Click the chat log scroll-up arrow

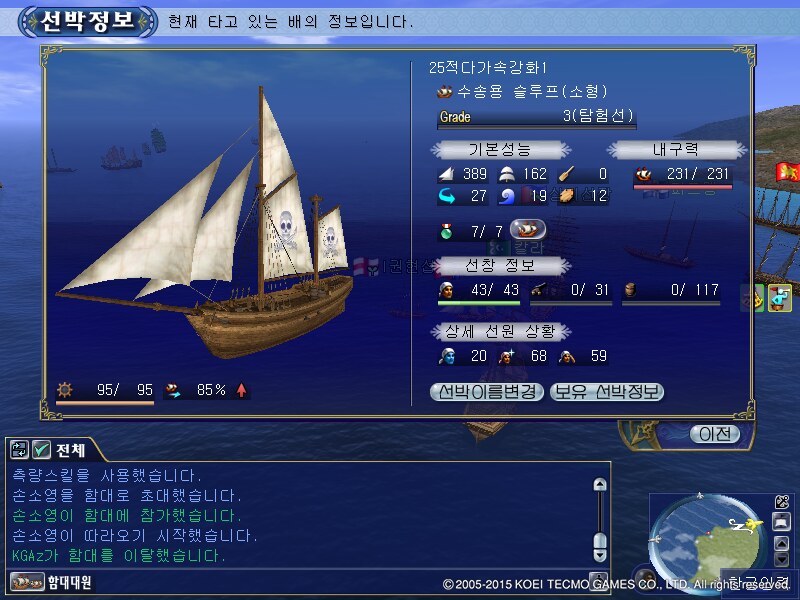(600, 485)
